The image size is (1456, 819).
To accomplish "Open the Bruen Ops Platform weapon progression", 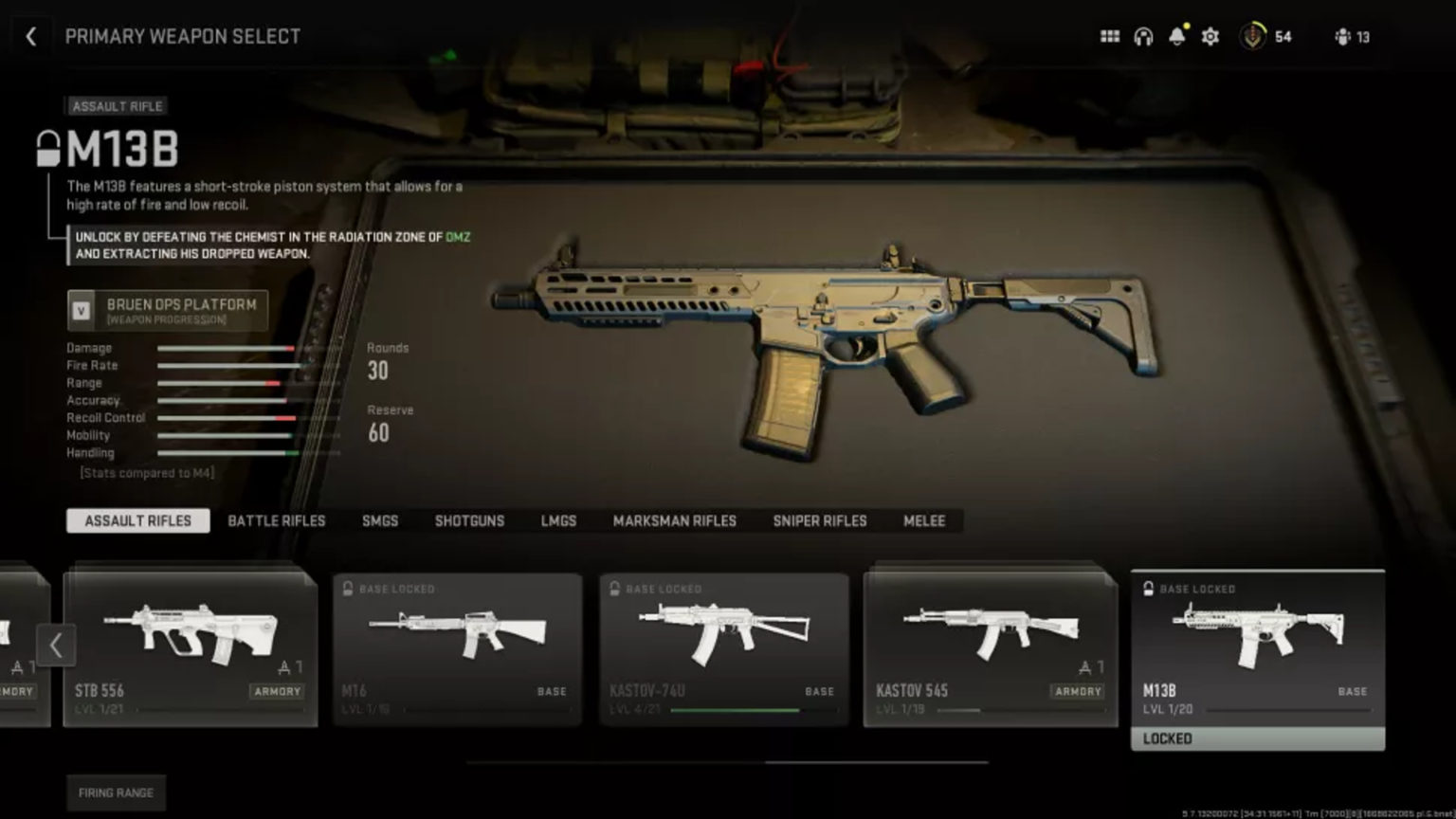I will pos(167,310).
